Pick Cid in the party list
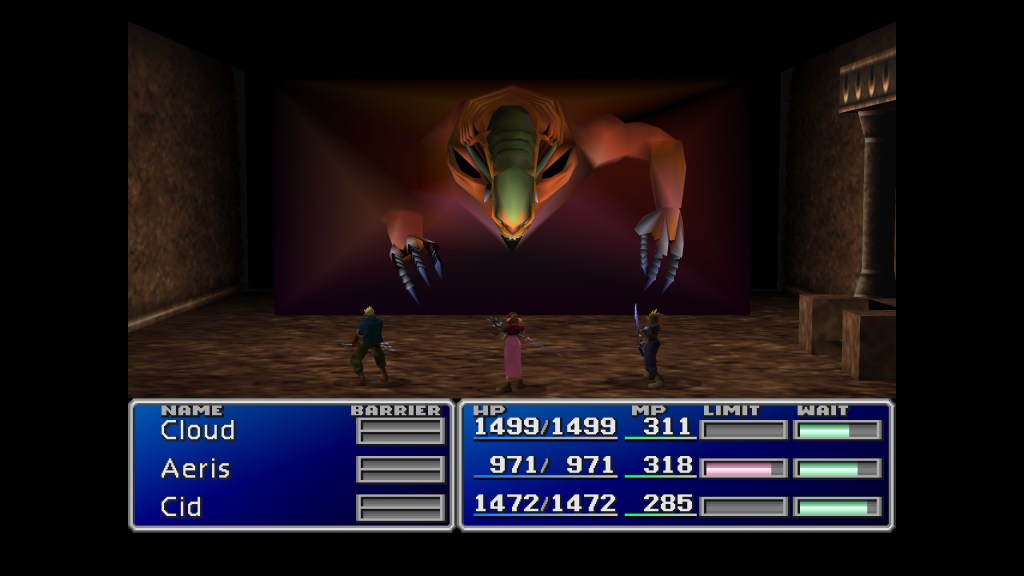1024x576 pixels. pos(181,507)
